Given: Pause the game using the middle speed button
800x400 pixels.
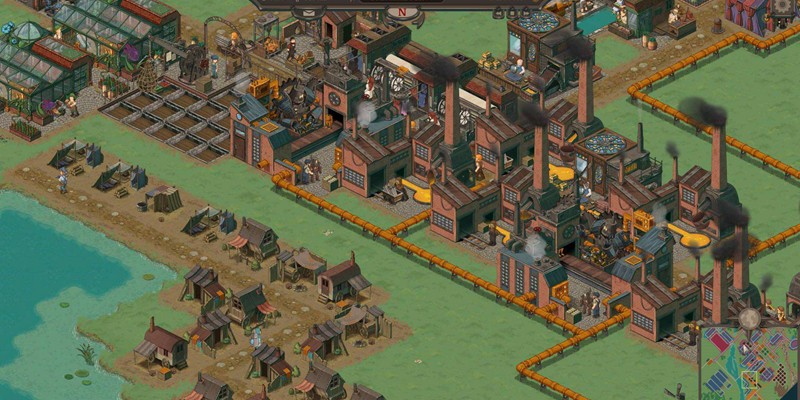Looking at the screenshot, I should pyautogui.click(x=512, y=13).
